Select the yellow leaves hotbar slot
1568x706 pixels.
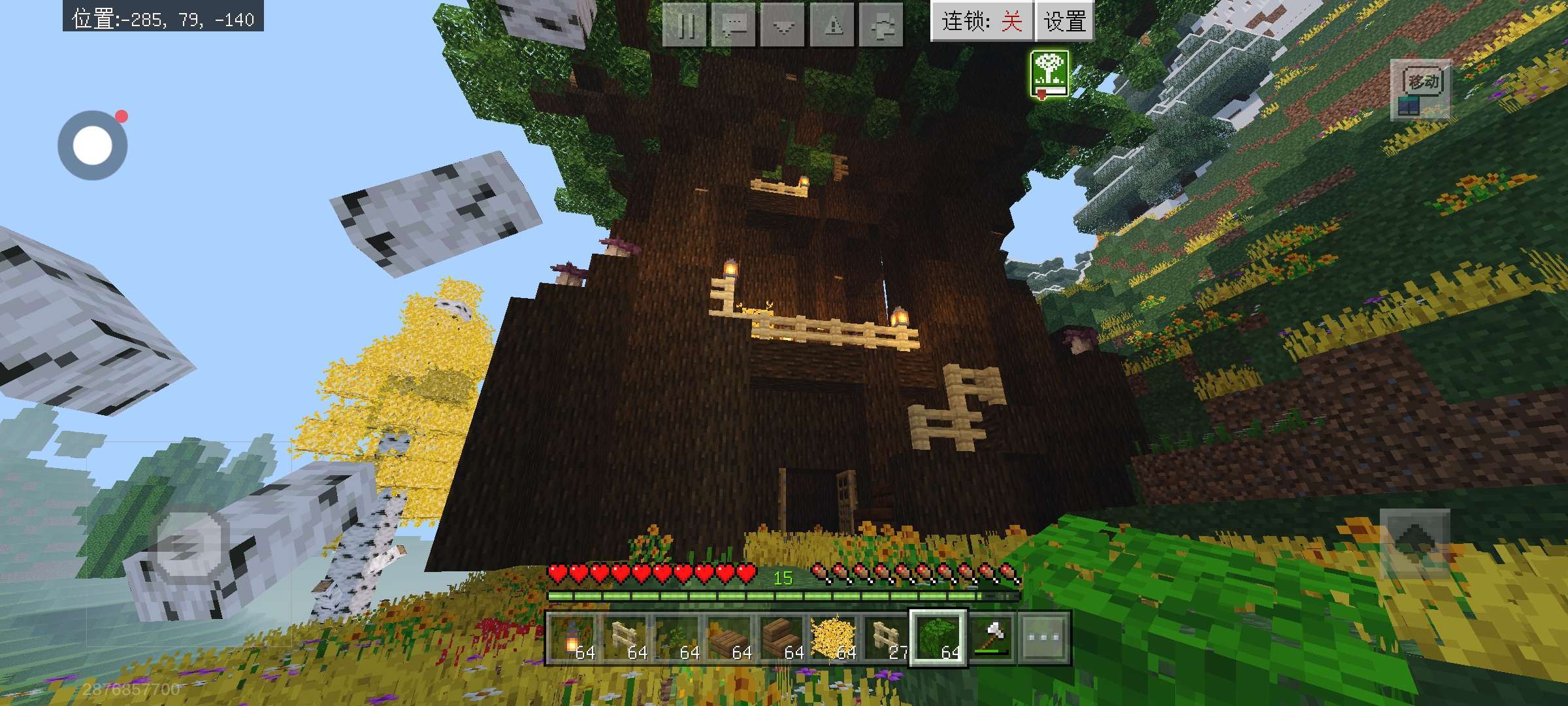[834, 638]
